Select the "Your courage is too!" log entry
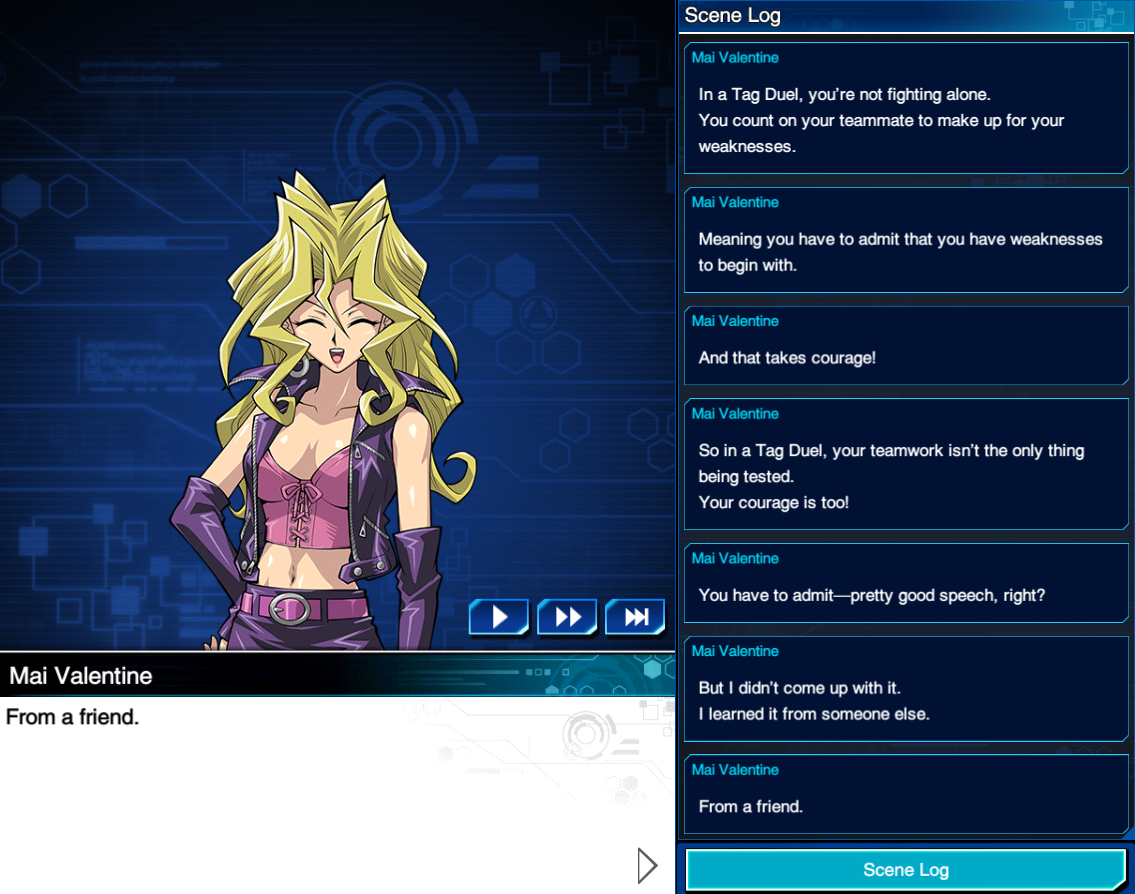The width and height of the screenshot is (1135, 894). pyautogui.click(x=905, y=464)
